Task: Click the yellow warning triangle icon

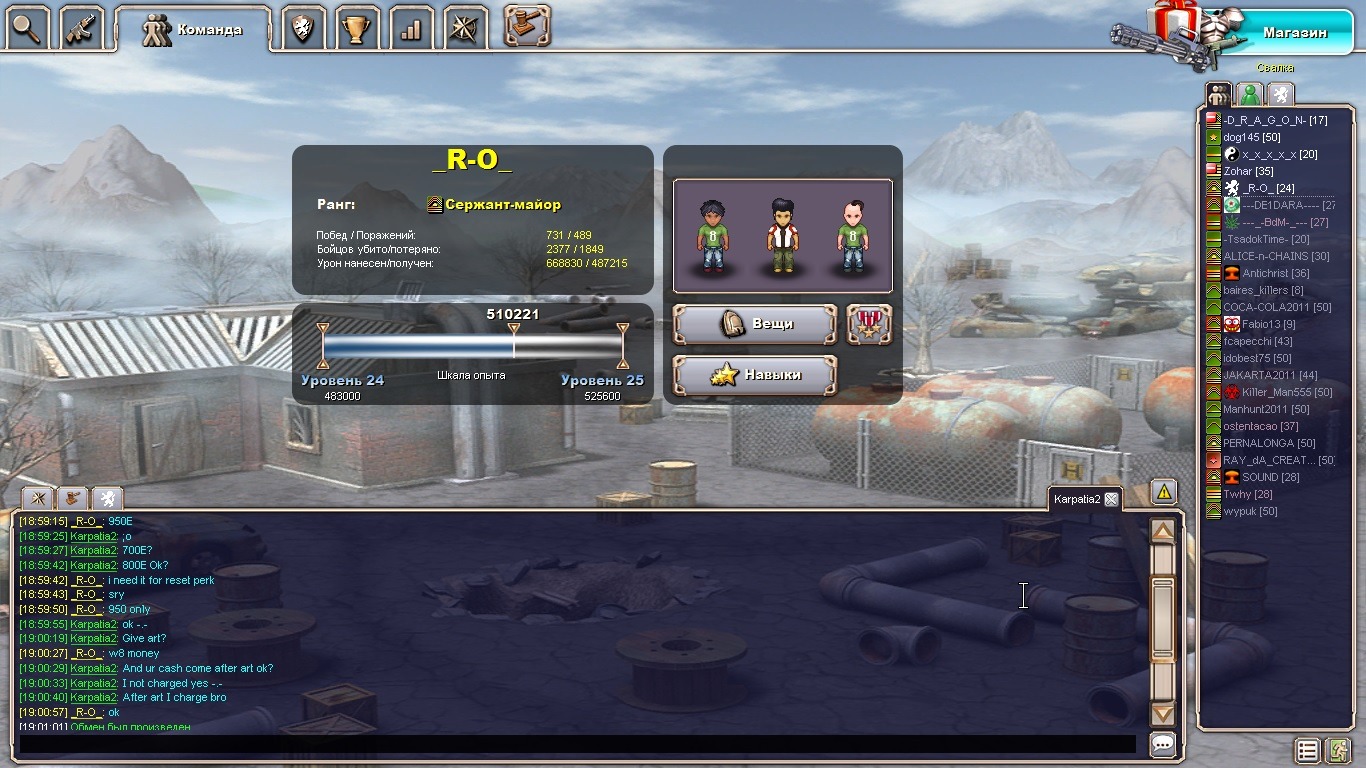Action: pos(1163,491)
